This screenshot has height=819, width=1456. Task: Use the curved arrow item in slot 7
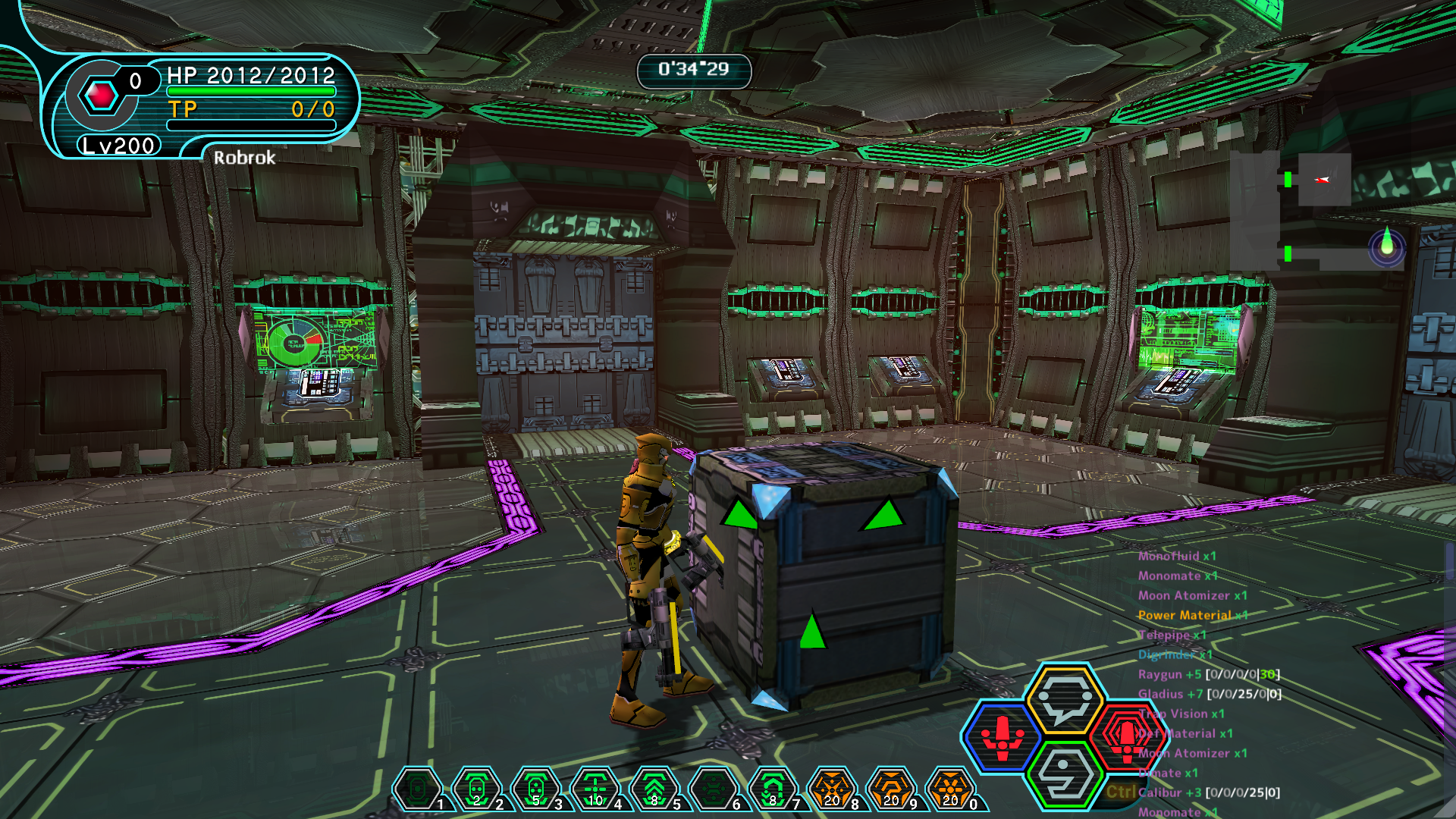pos(773,789)
